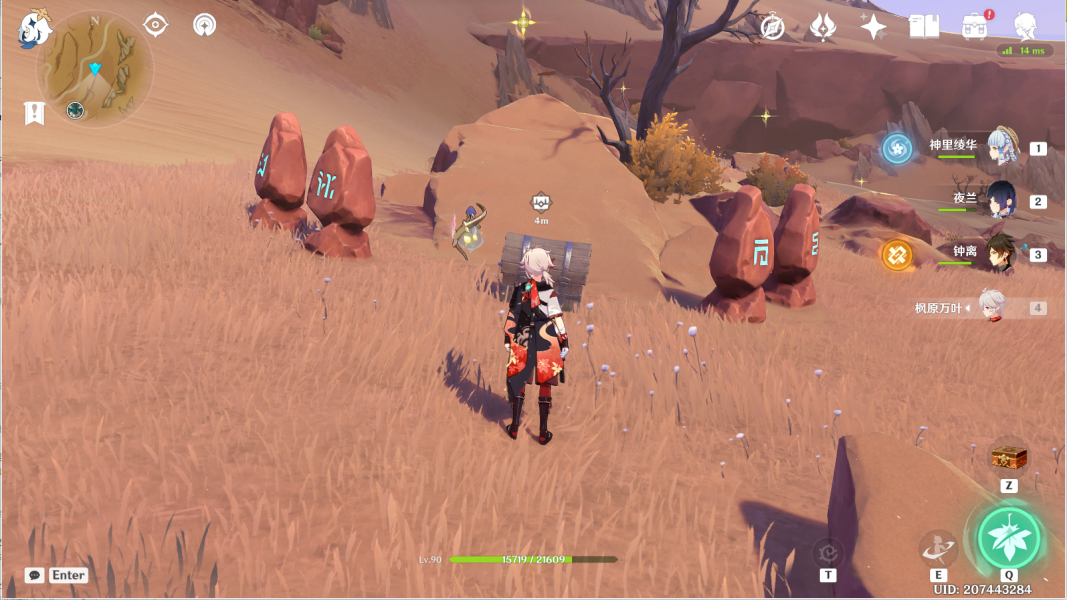Open the character profile head icon

point(1025,26)
